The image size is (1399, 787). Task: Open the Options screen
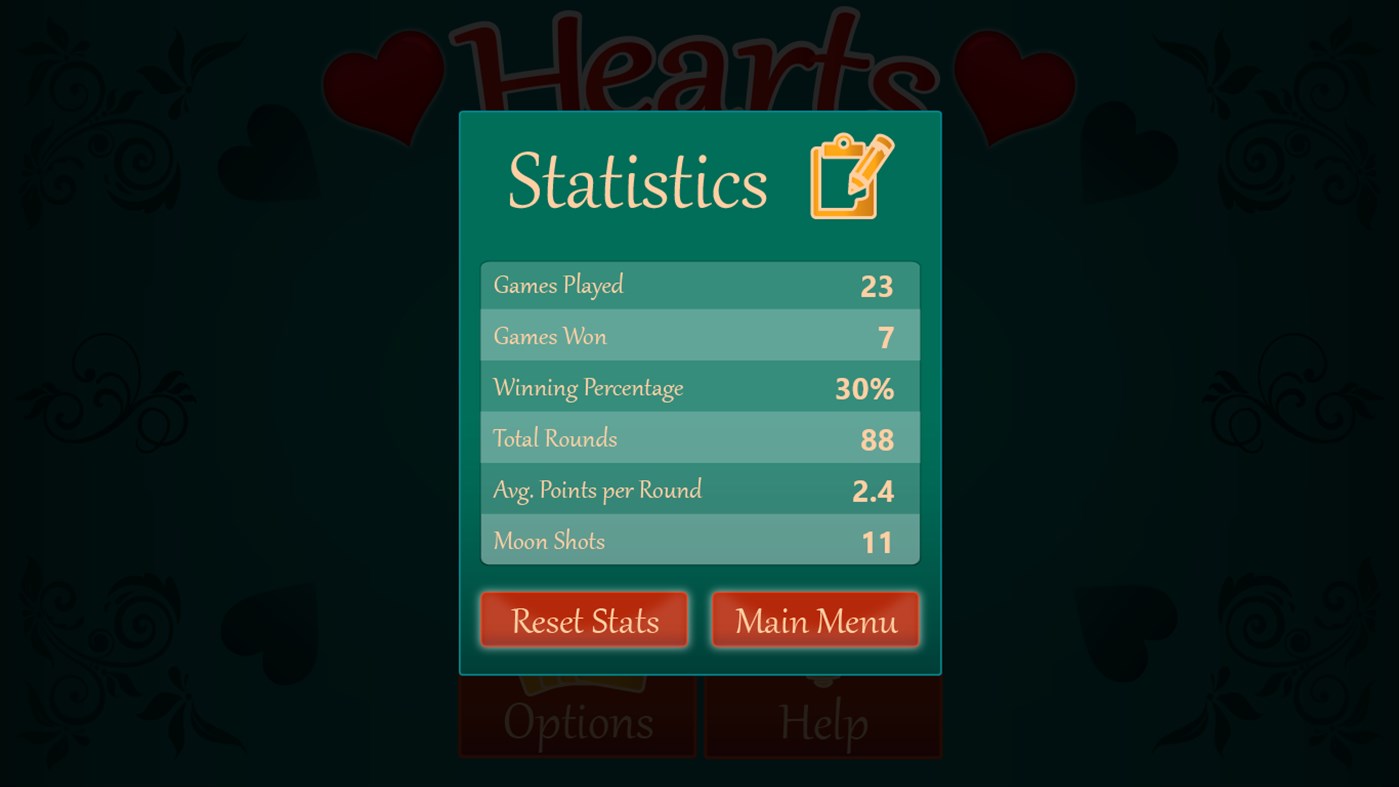tap(576, 723)
